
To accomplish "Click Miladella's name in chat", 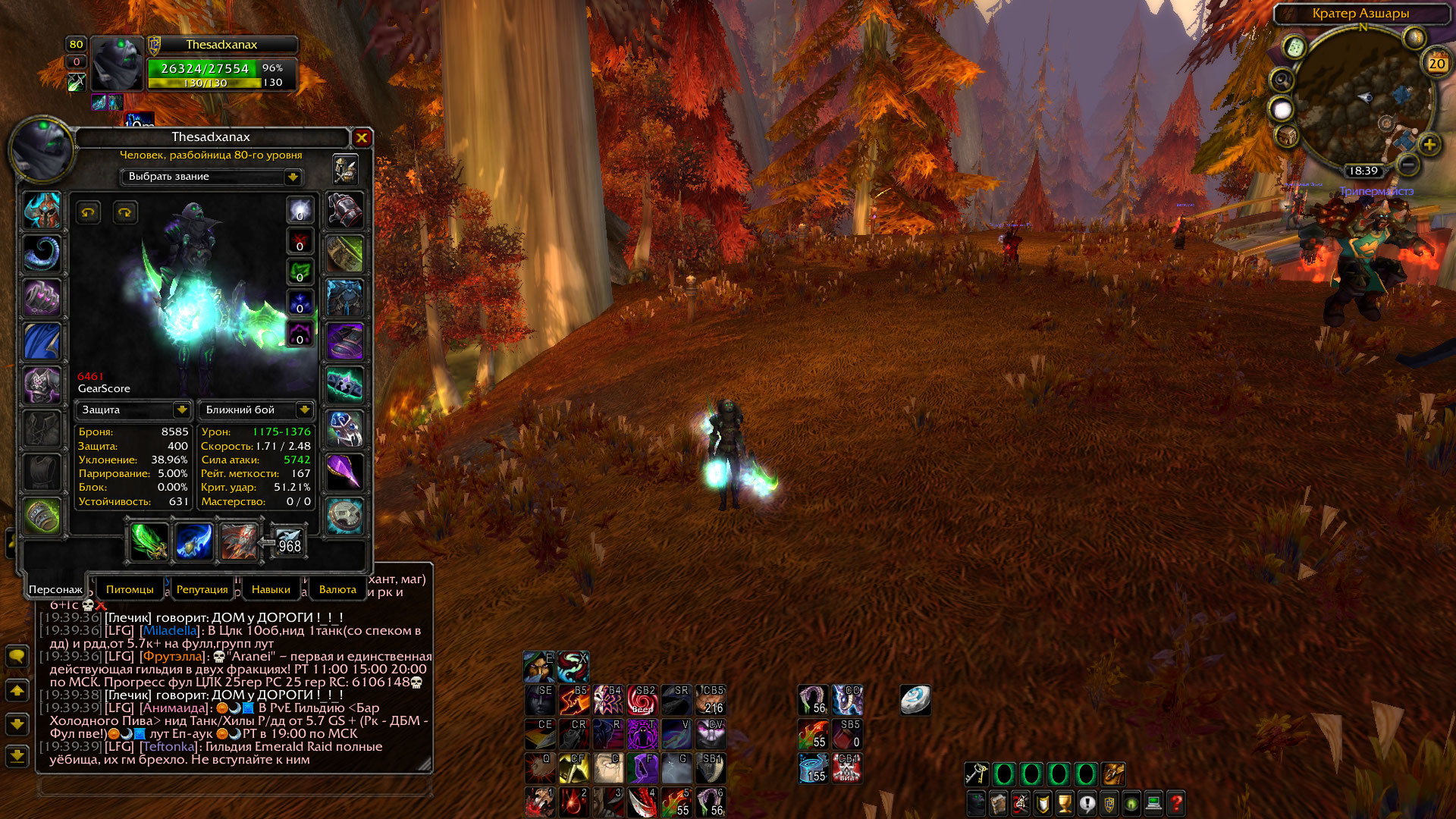I will (170, 630).
